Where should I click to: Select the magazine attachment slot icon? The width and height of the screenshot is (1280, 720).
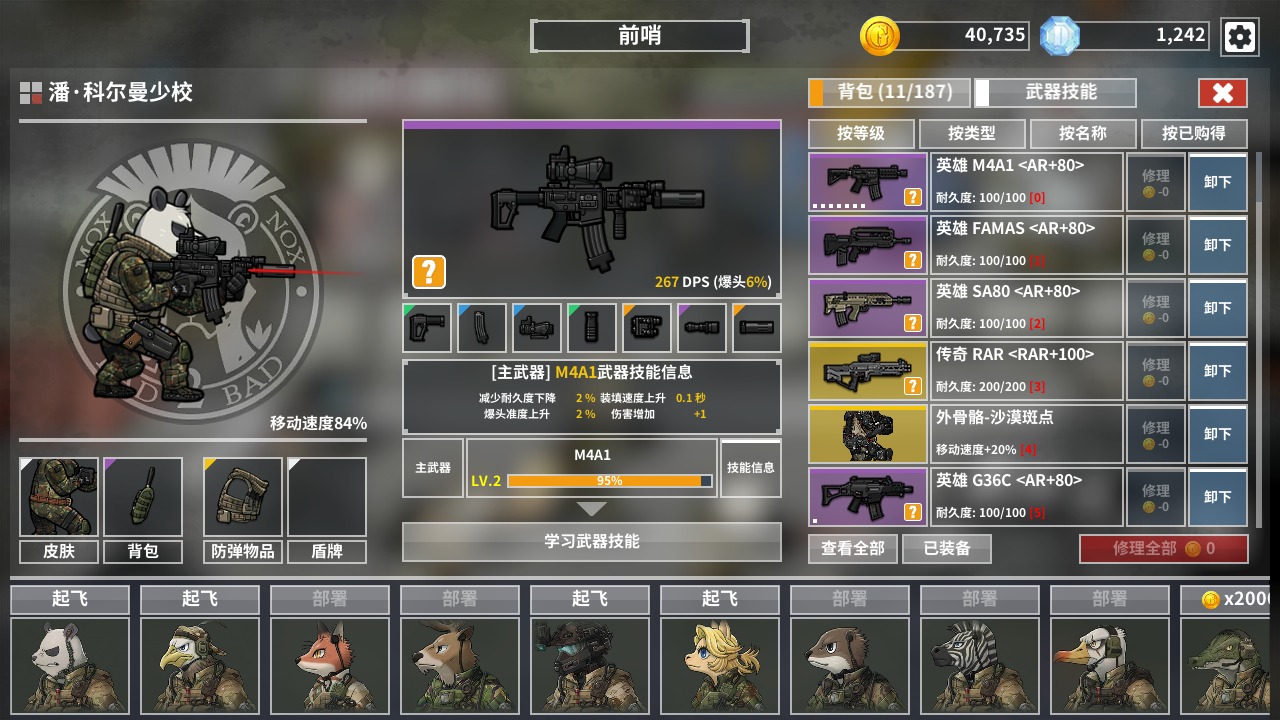coord(481,328)
